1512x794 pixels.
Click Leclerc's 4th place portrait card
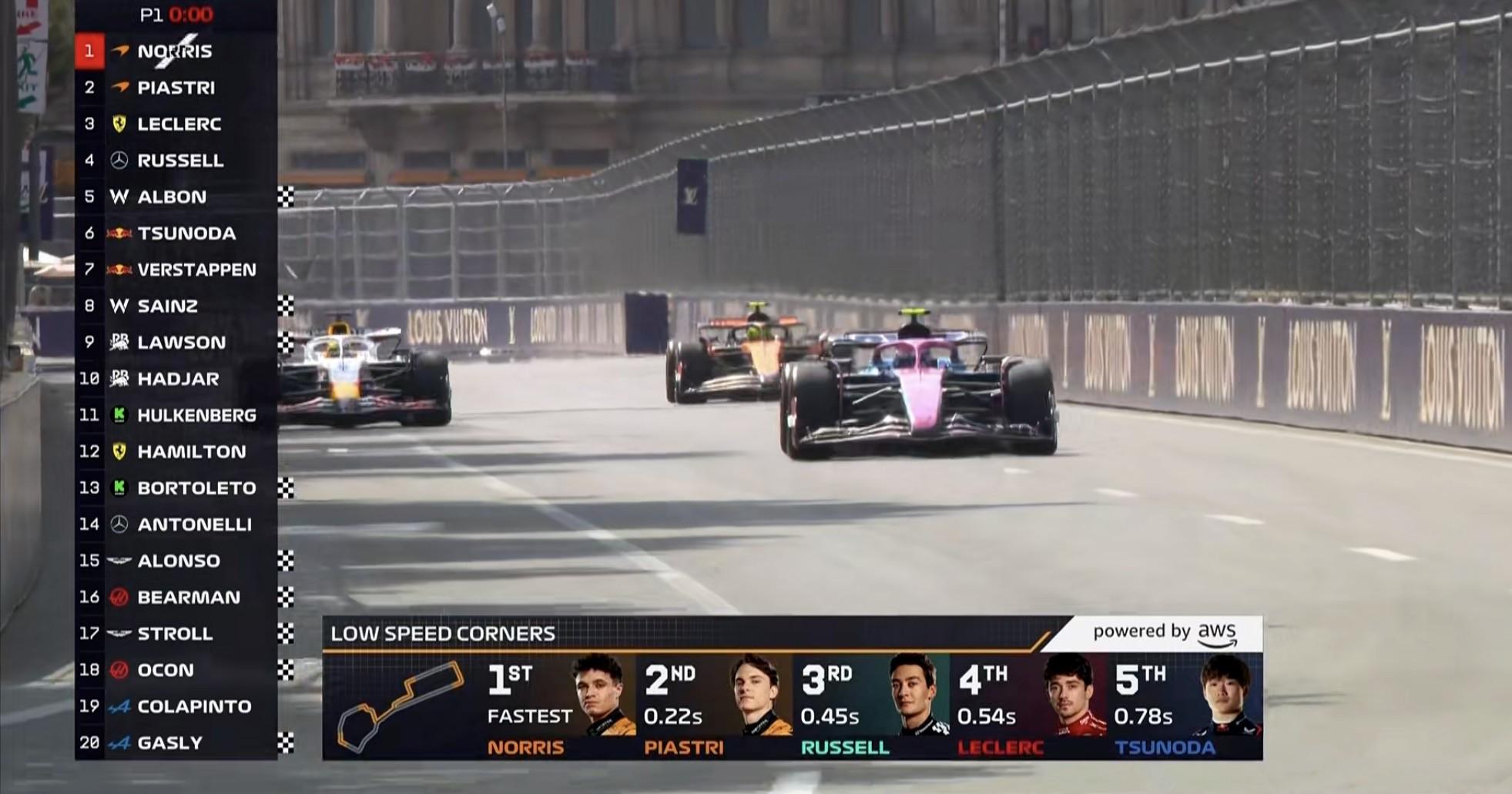pos(1029,706)
